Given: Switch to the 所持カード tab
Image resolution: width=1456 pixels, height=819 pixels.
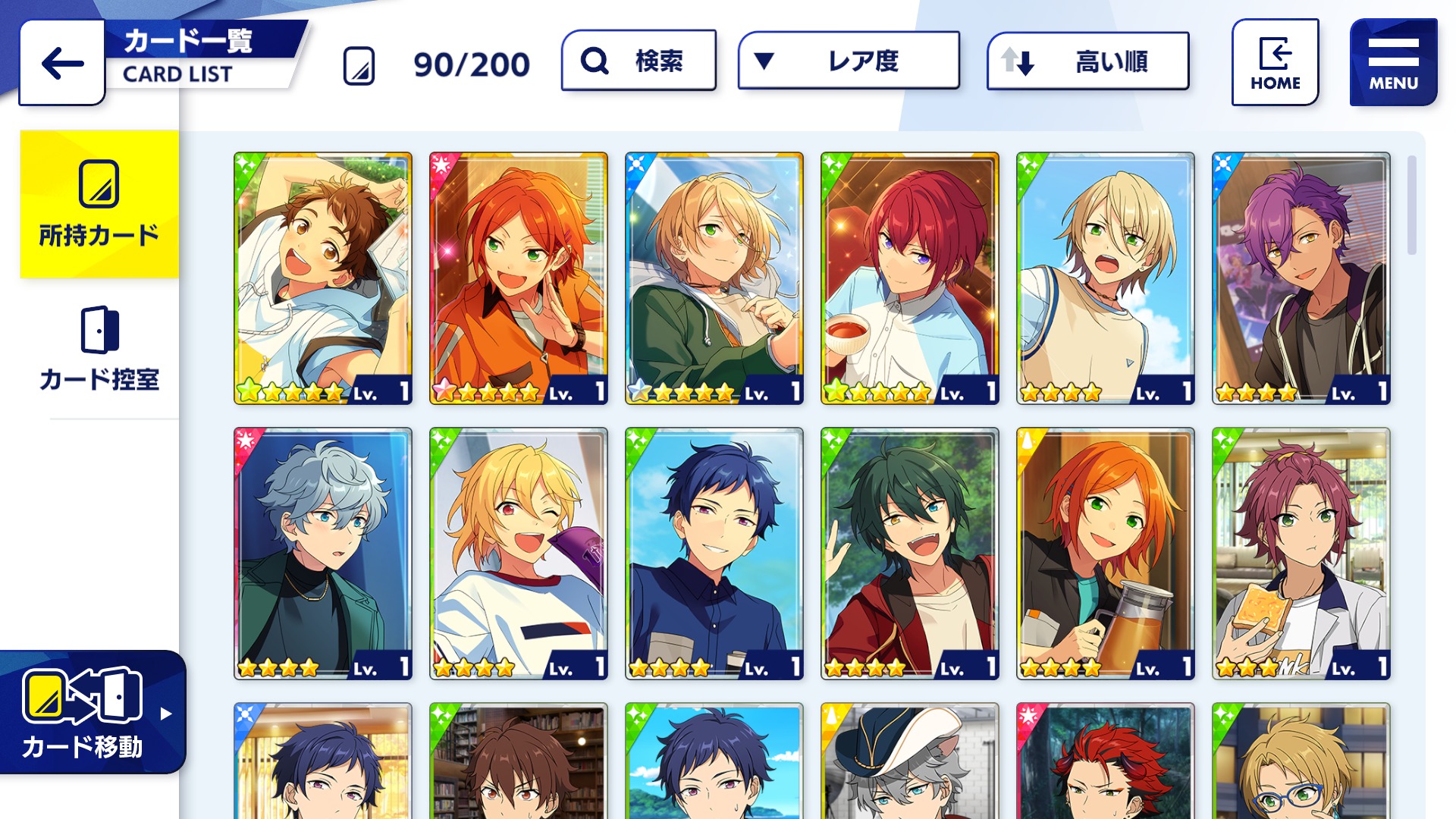Looking at the screenshot, I should click(x=99, y=205).
